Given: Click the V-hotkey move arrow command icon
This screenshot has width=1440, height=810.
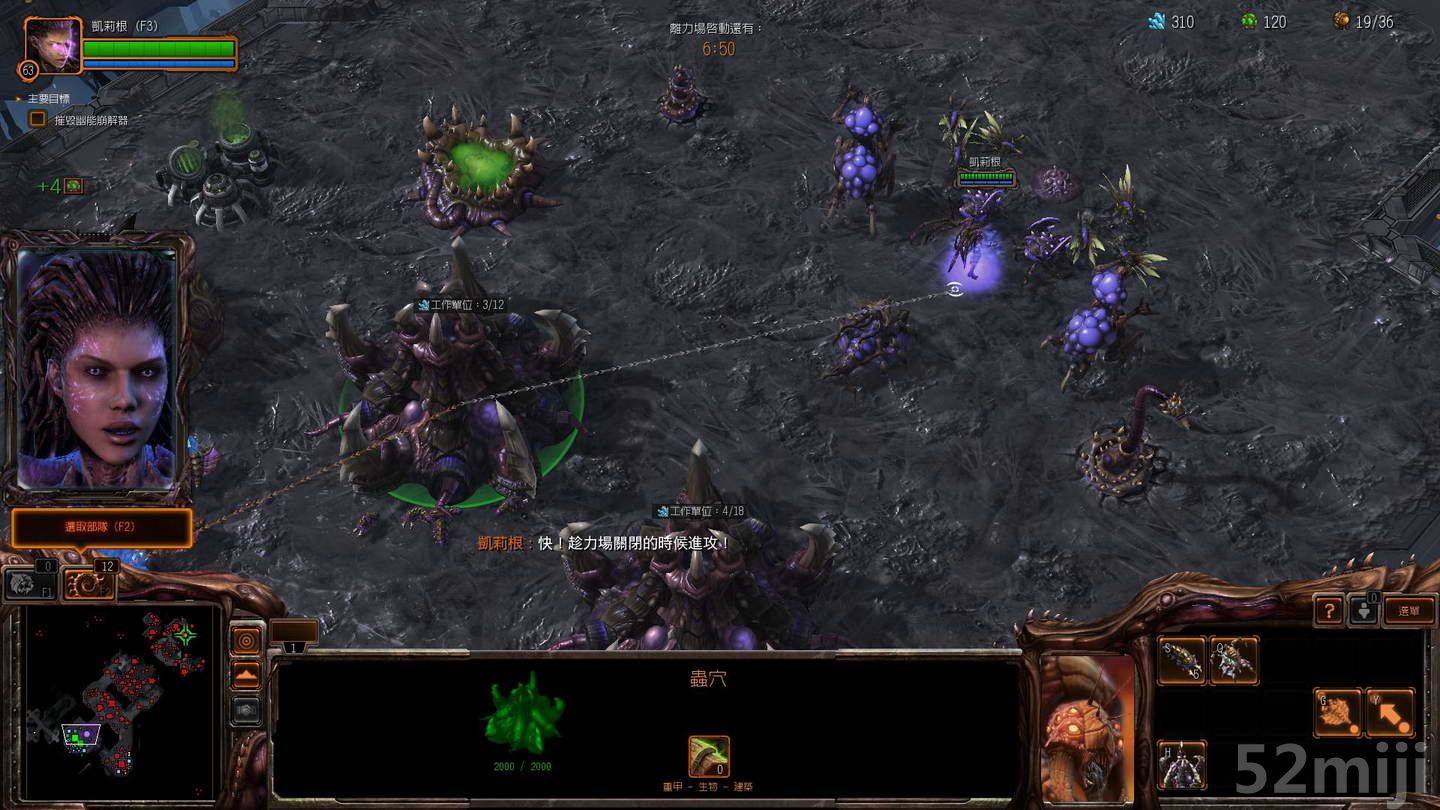Looking at the screenshot, I should pyautogui.click(x=1391, y=711).
